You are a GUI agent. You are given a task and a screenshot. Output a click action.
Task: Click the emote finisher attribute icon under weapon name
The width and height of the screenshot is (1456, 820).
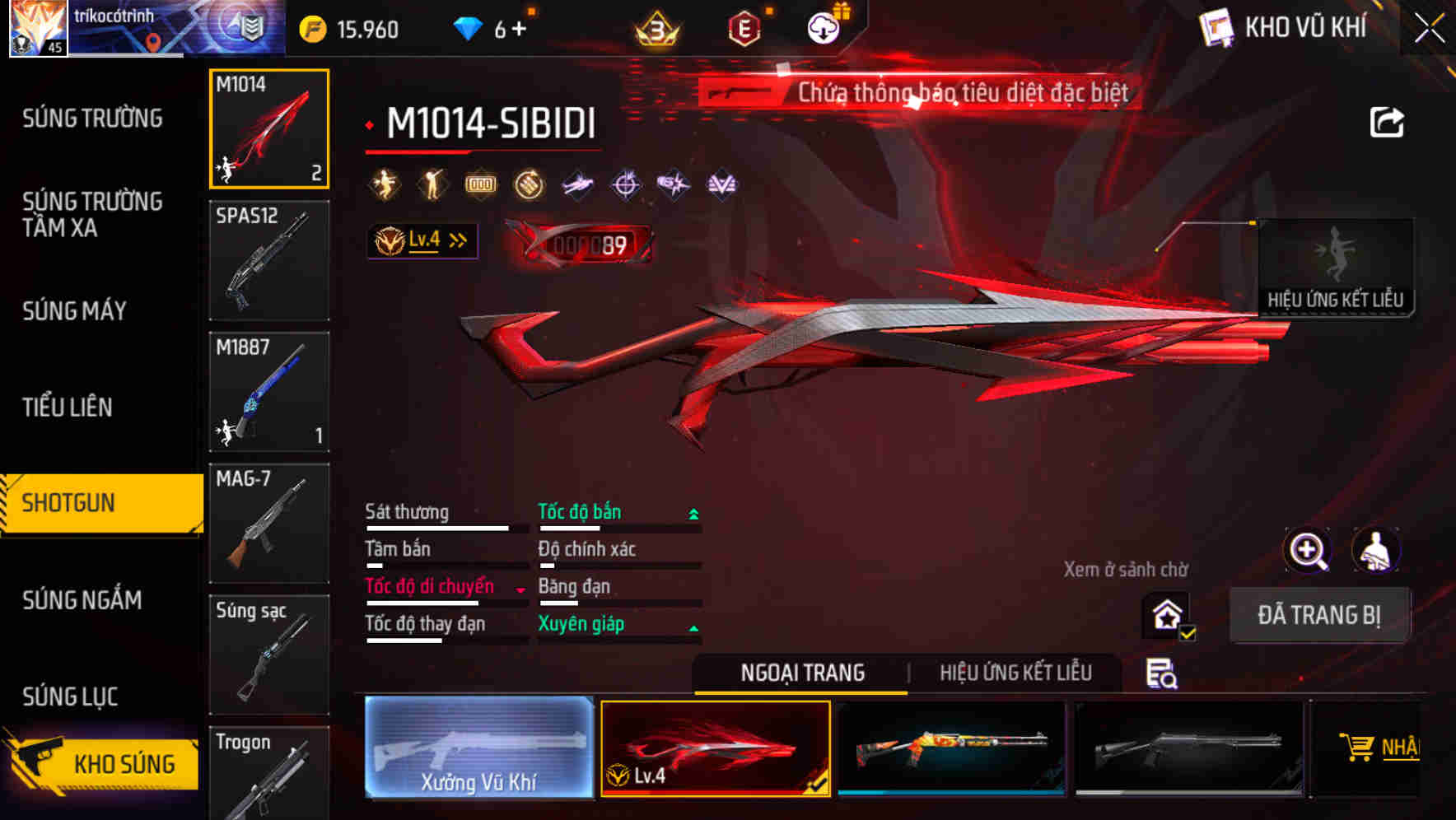(x=384, y=184)
